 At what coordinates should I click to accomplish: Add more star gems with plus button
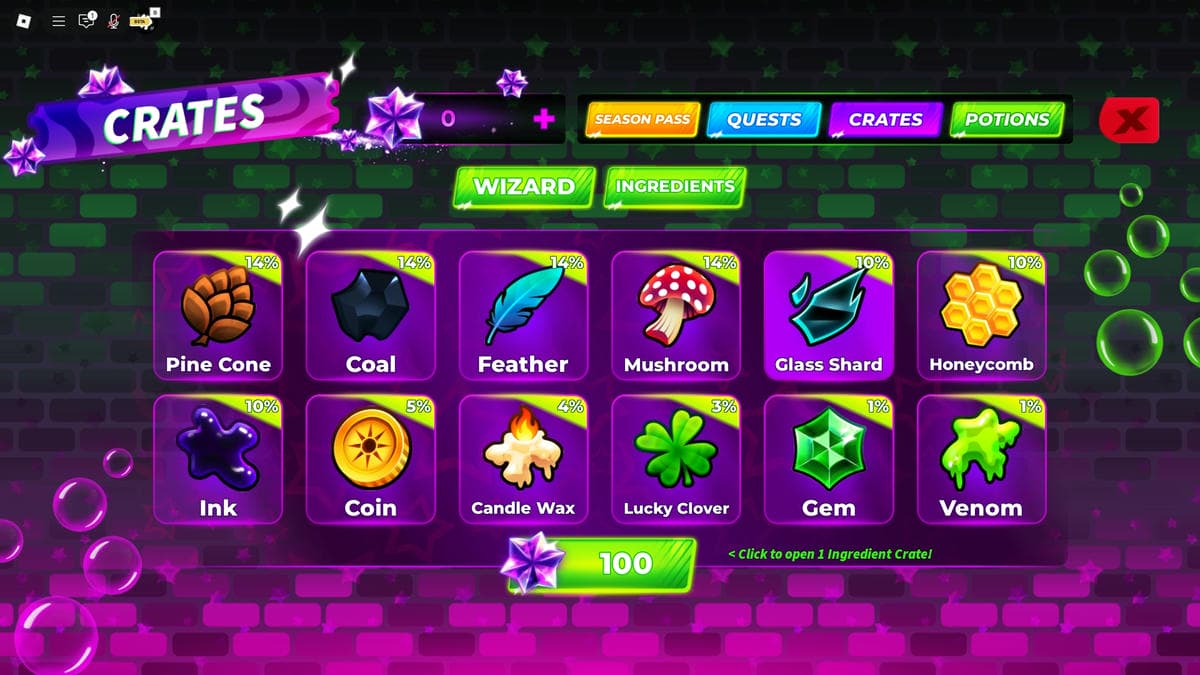[544, 119]
